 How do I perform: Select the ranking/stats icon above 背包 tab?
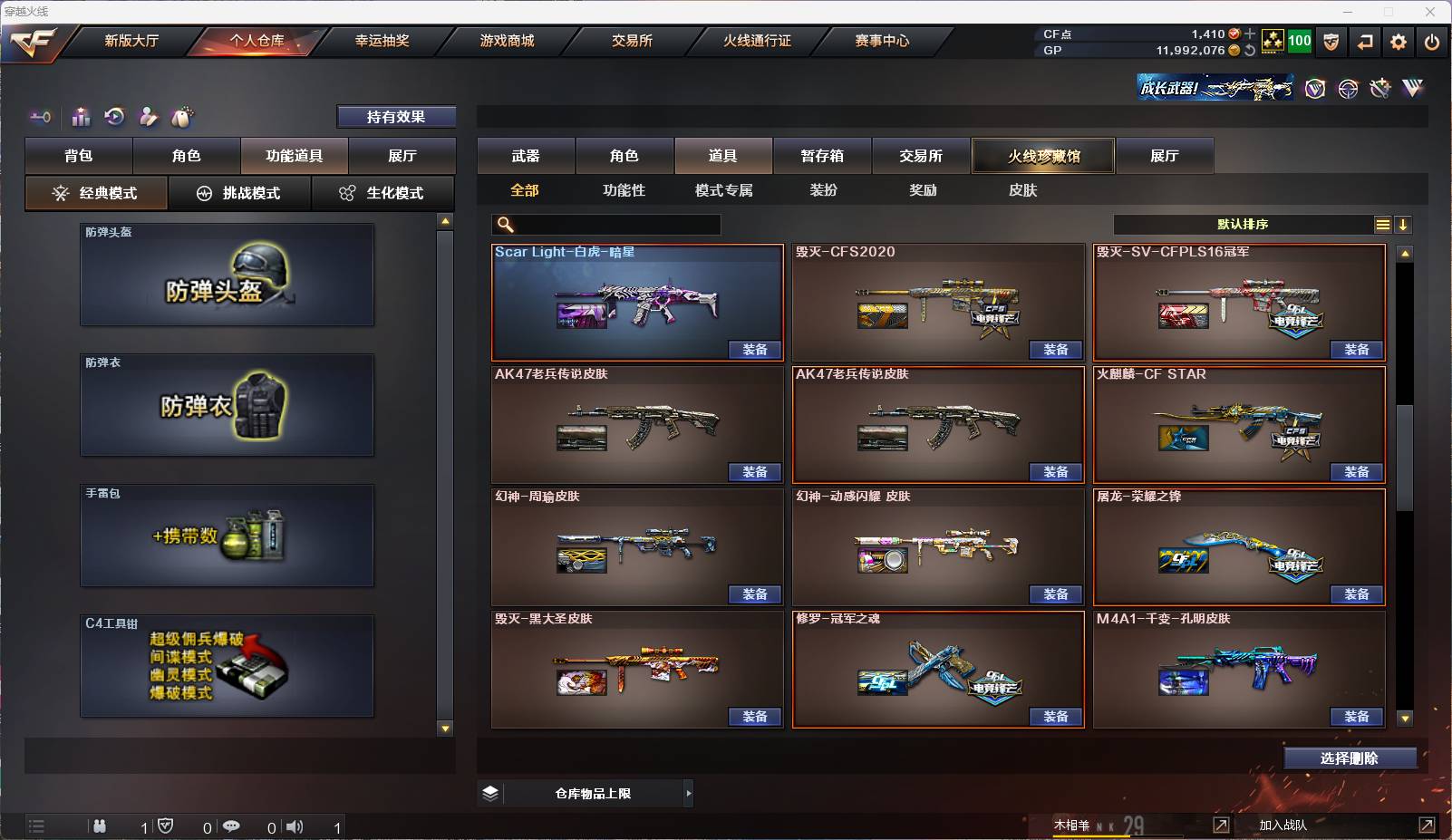[x=81, y=117]
